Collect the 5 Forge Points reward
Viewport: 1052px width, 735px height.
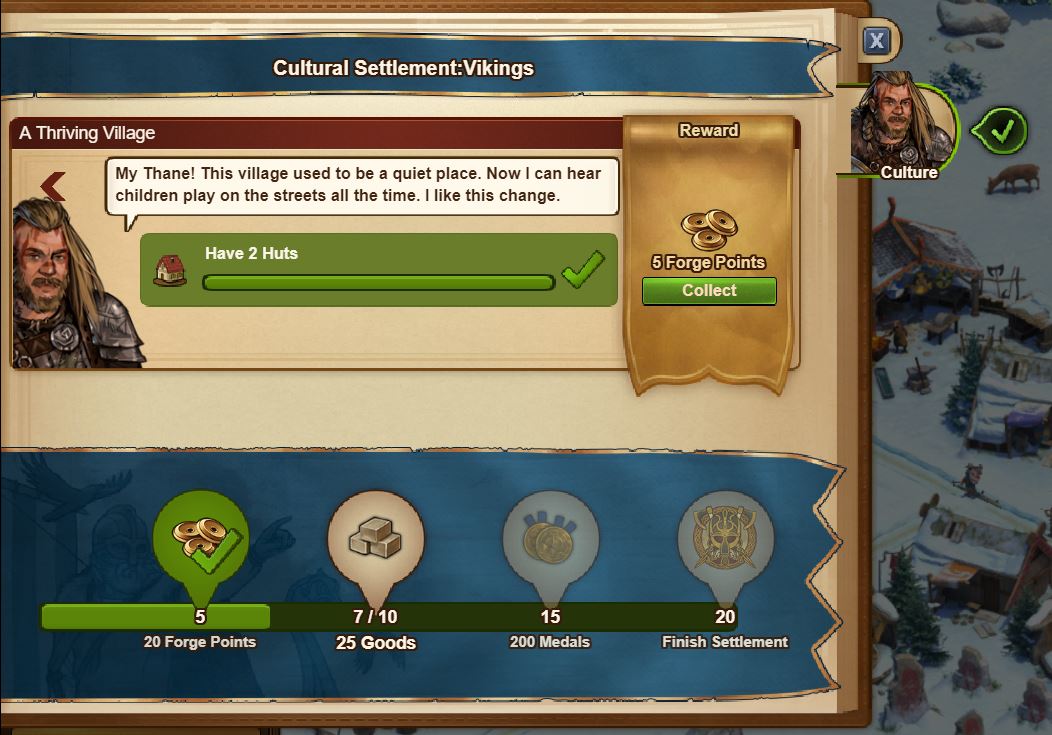(709, 291)
